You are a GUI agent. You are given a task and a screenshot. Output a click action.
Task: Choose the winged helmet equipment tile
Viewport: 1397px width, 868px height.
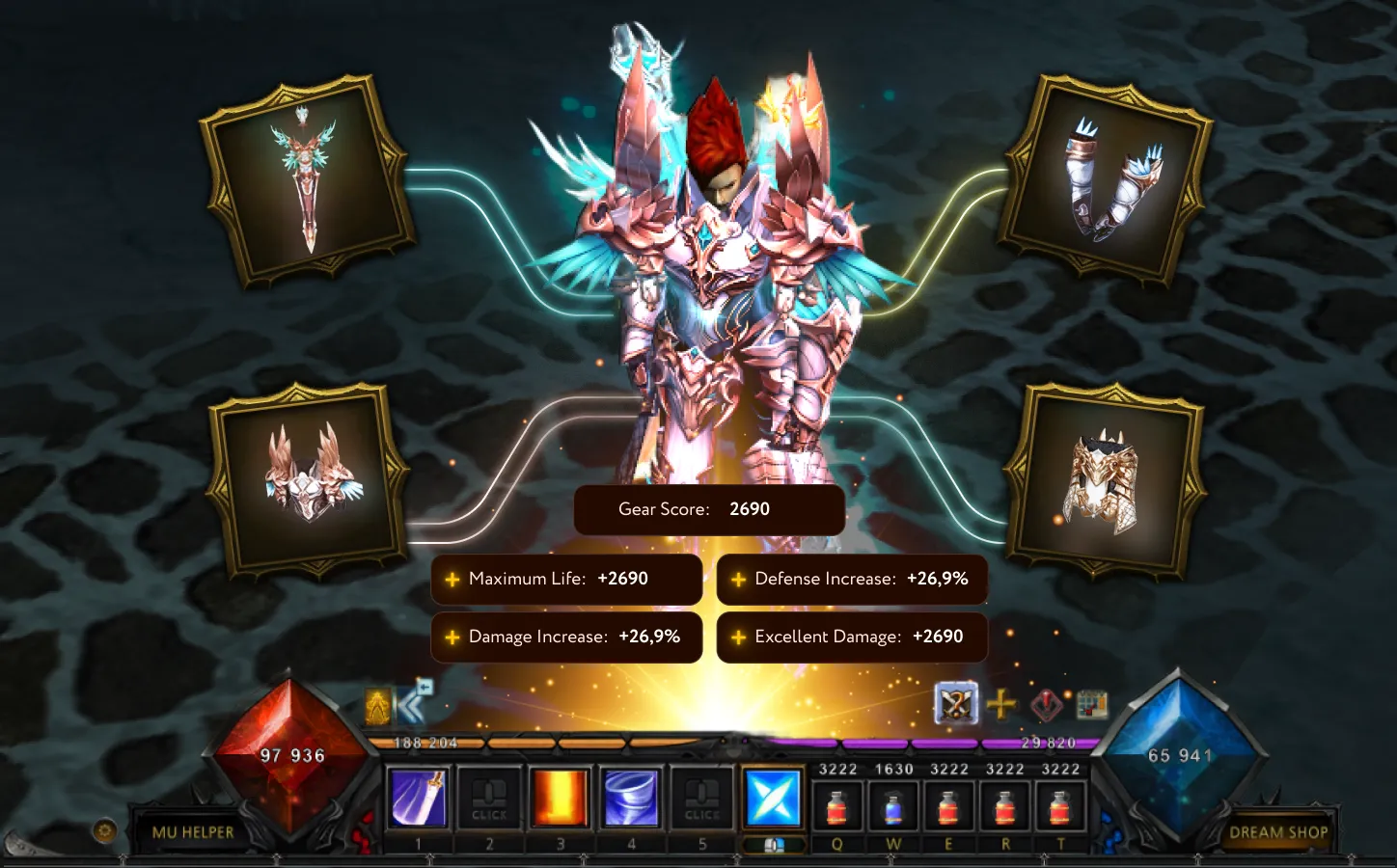tap(310, 479)
